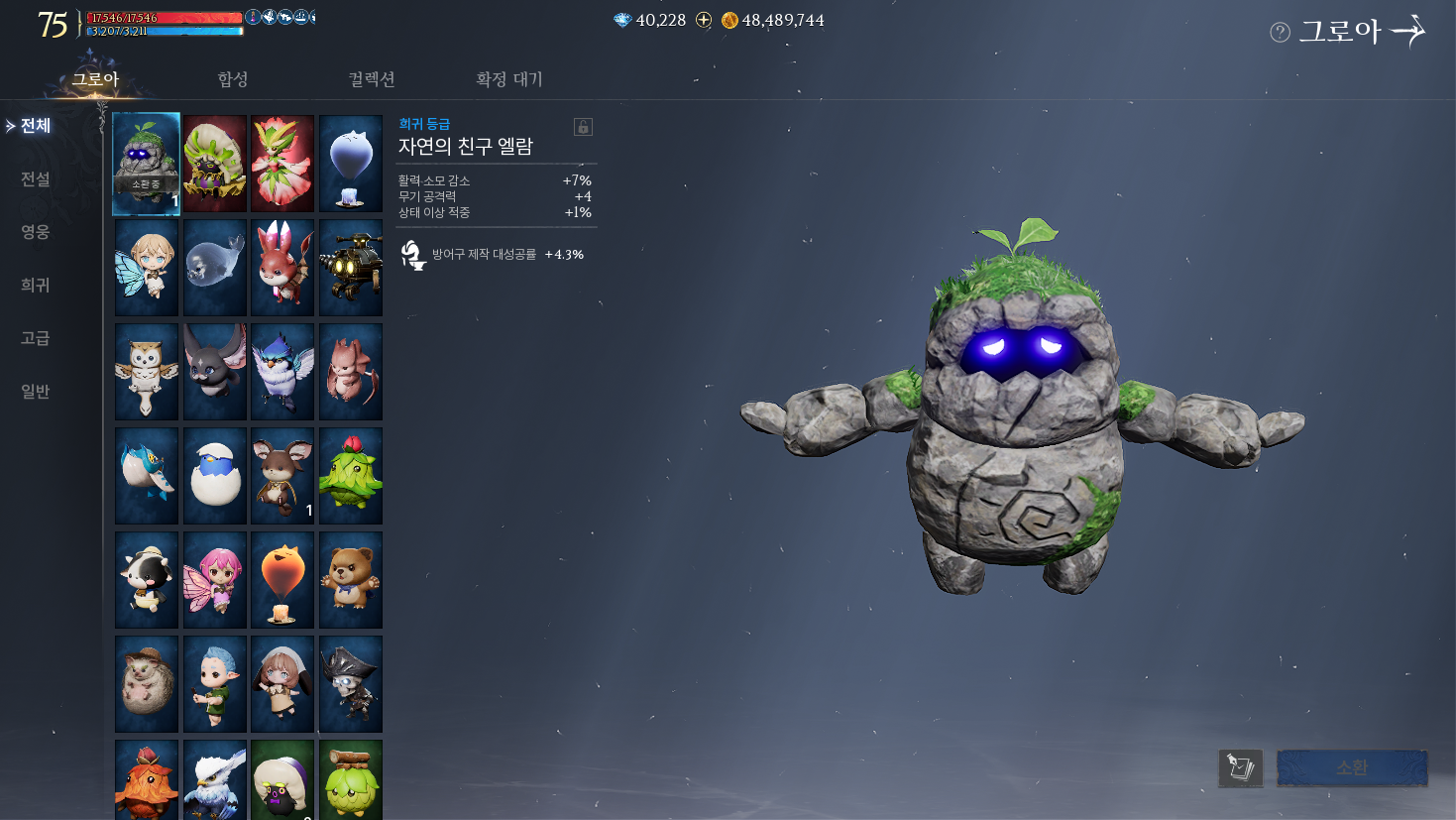
Task: Select the white owl Groa thumbnail
Action: 147,372
